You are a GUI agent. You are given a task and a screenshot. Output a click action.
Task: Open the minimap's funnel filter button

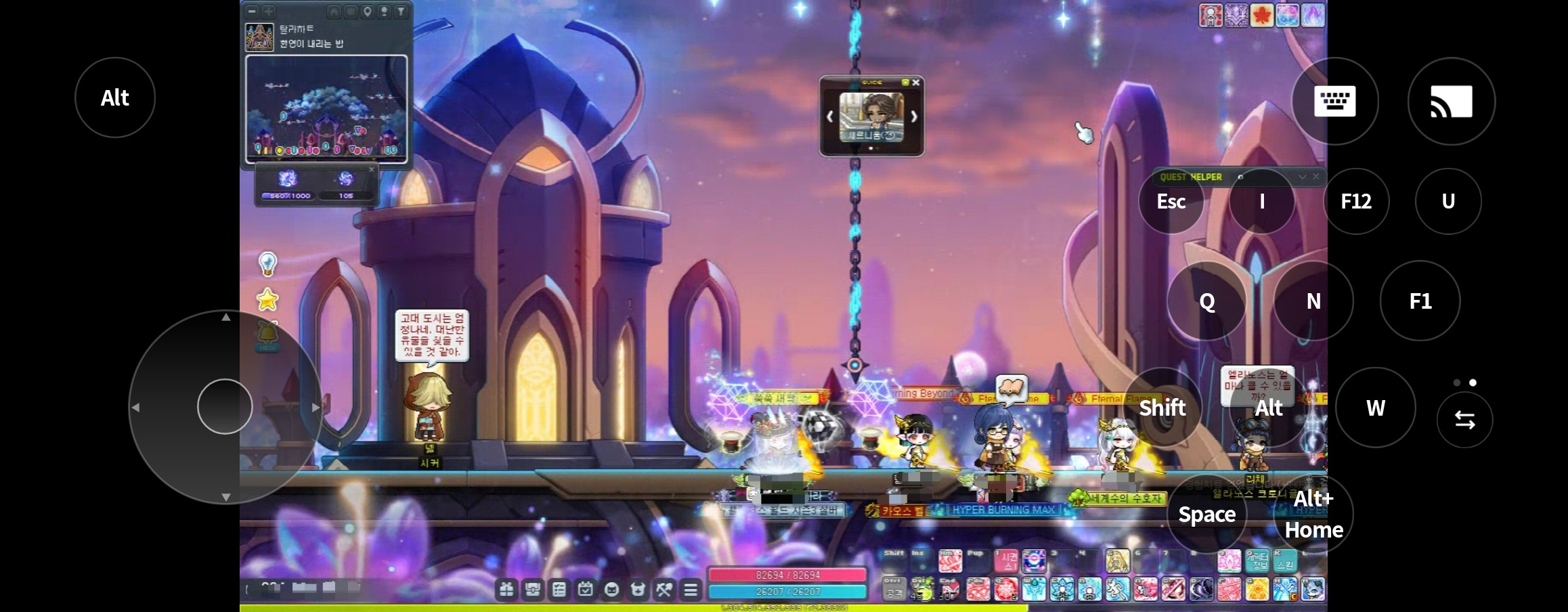(401, 11)
